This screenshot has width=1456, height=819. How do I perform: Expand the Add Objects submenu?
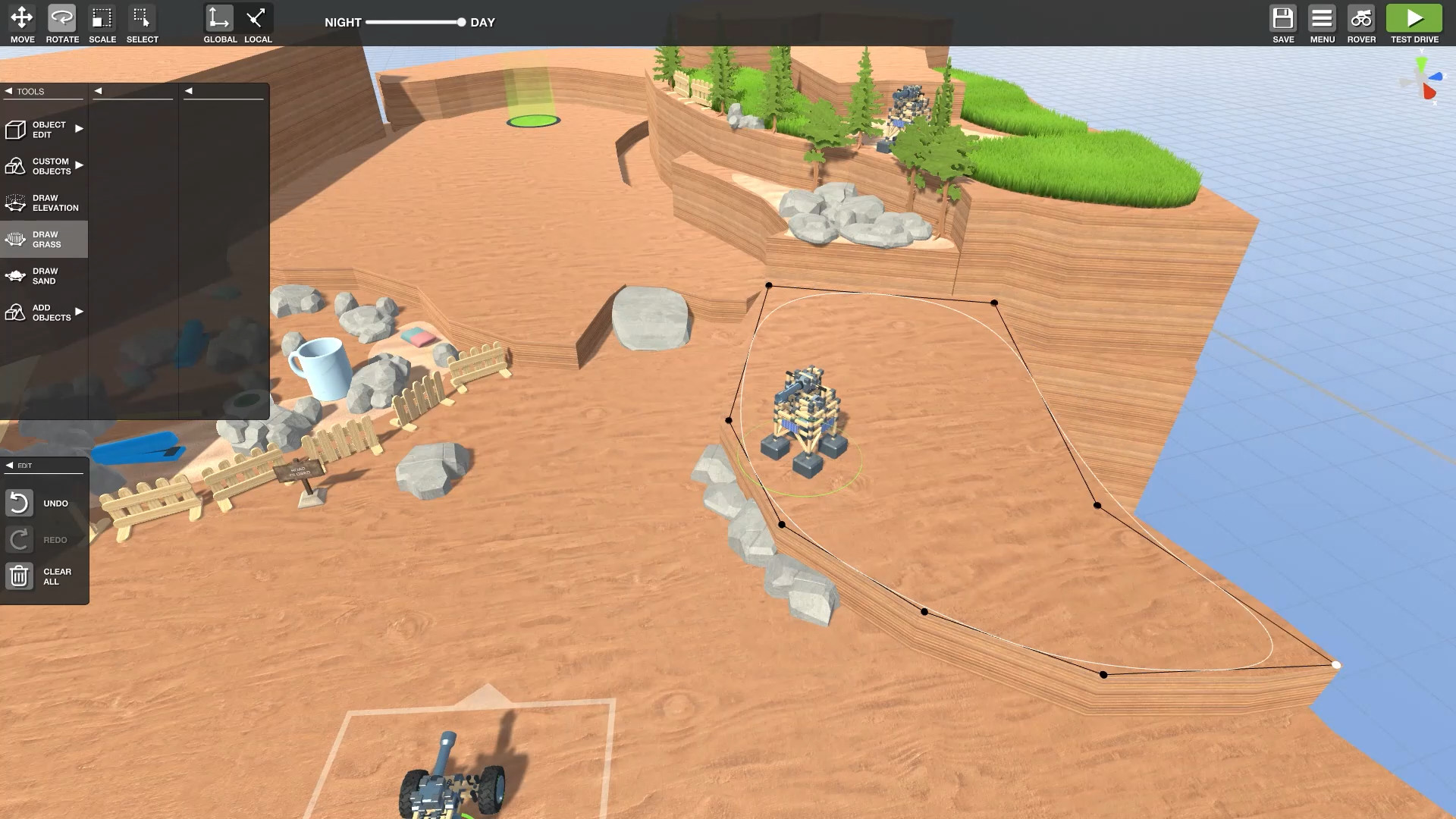(79, 311)
